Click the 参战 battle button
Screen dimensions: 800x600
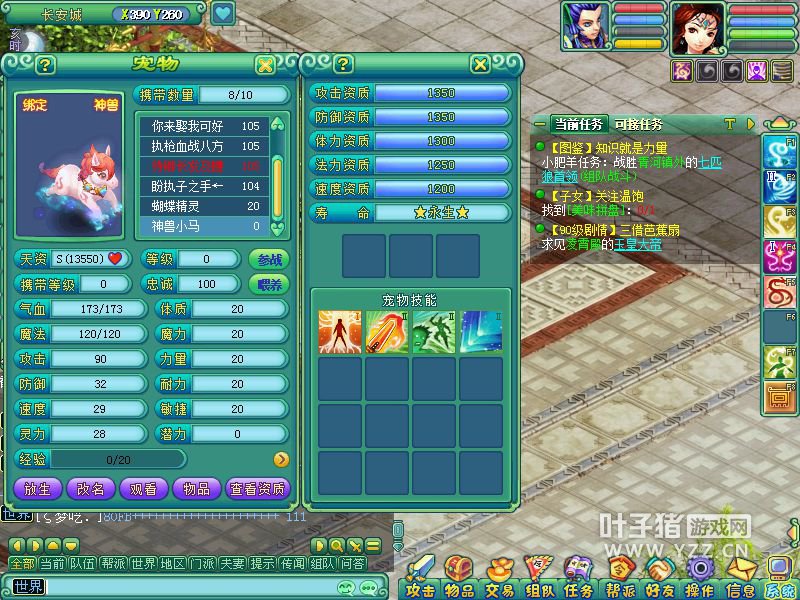tap(267, 259)
